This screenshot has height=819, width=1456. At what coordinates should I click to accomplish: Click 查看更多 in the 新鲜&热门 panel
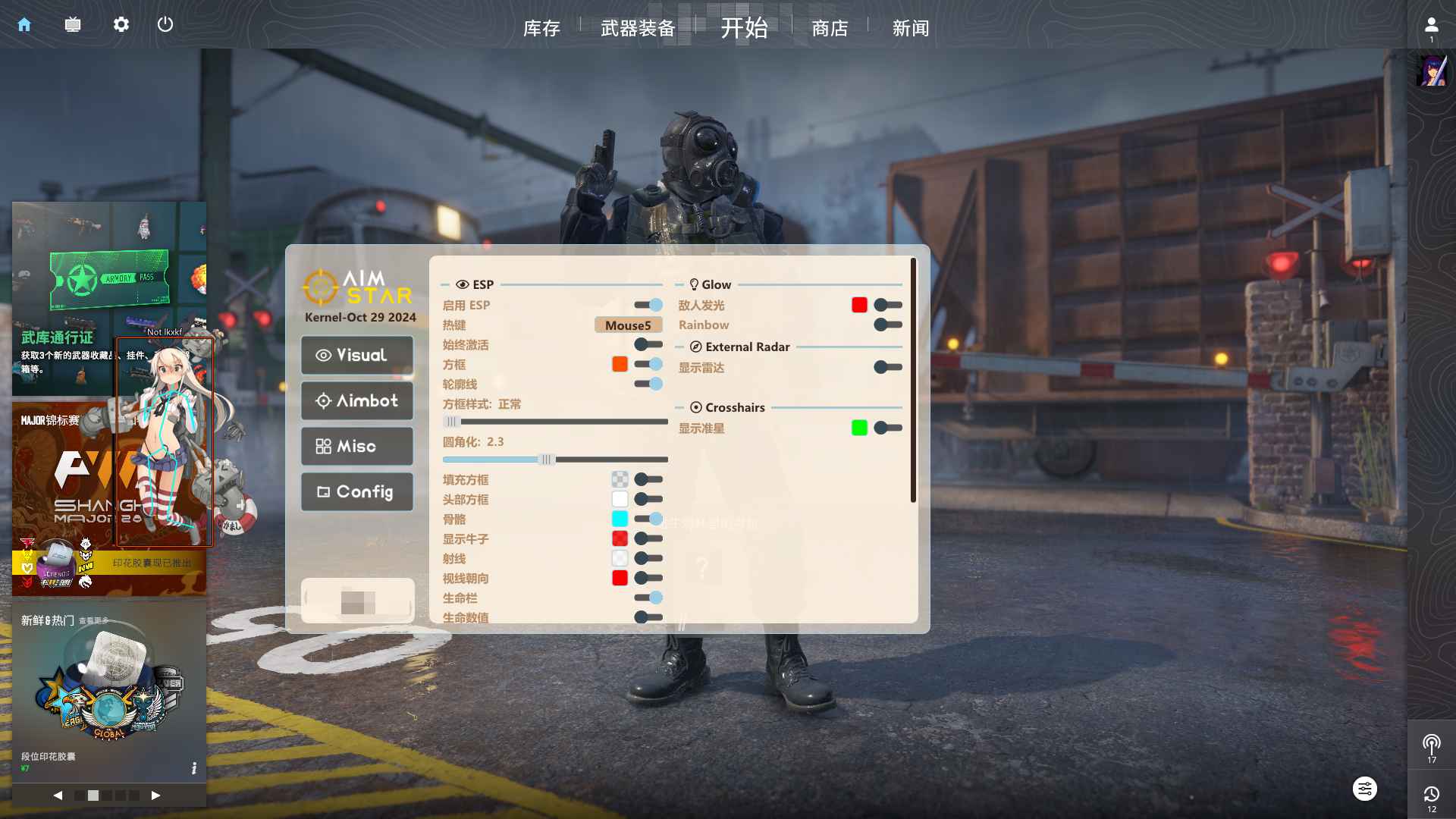[x=93, y=620]
